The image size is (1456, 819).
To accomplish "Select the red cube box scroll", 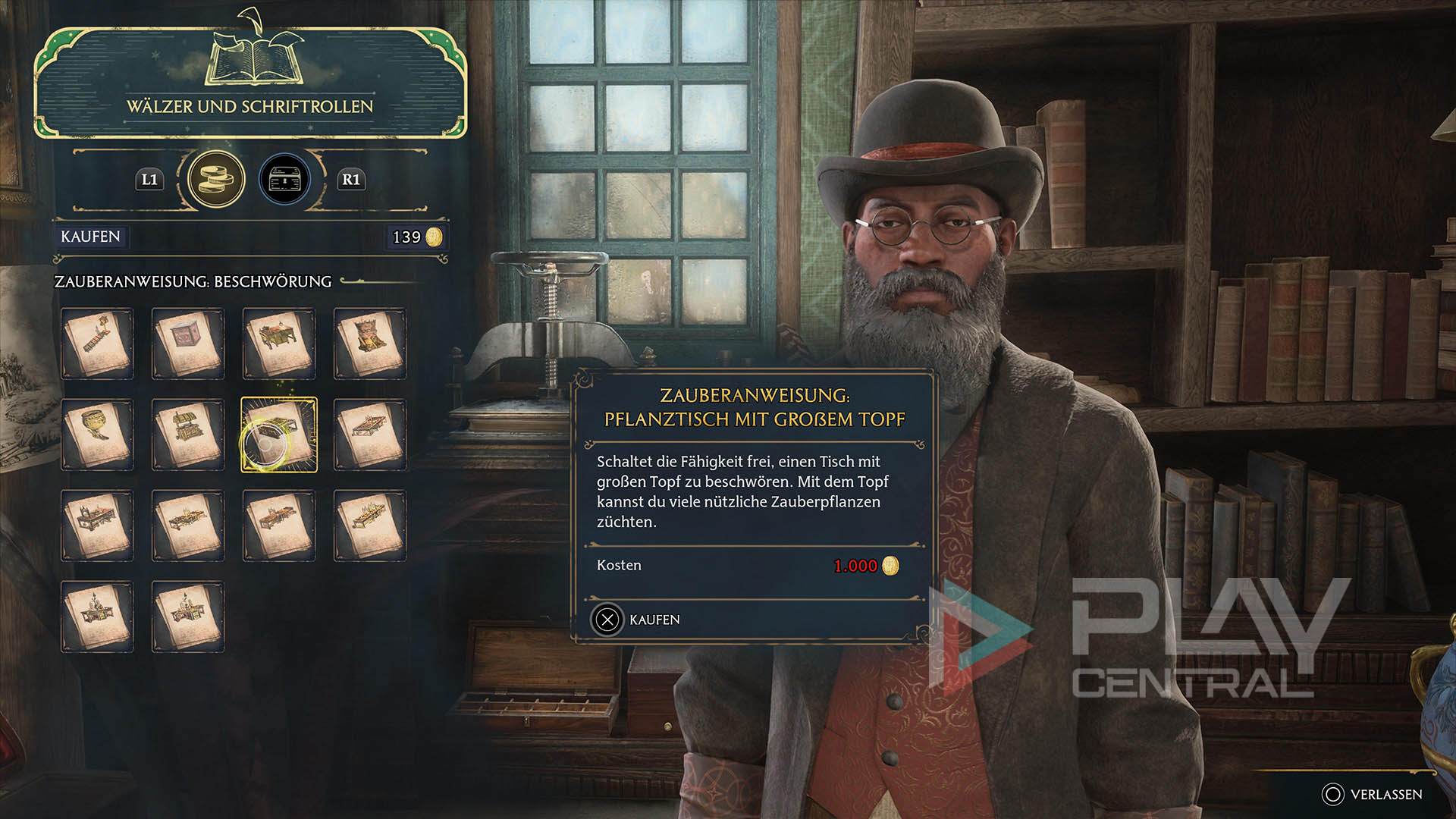I will (187, 343).
